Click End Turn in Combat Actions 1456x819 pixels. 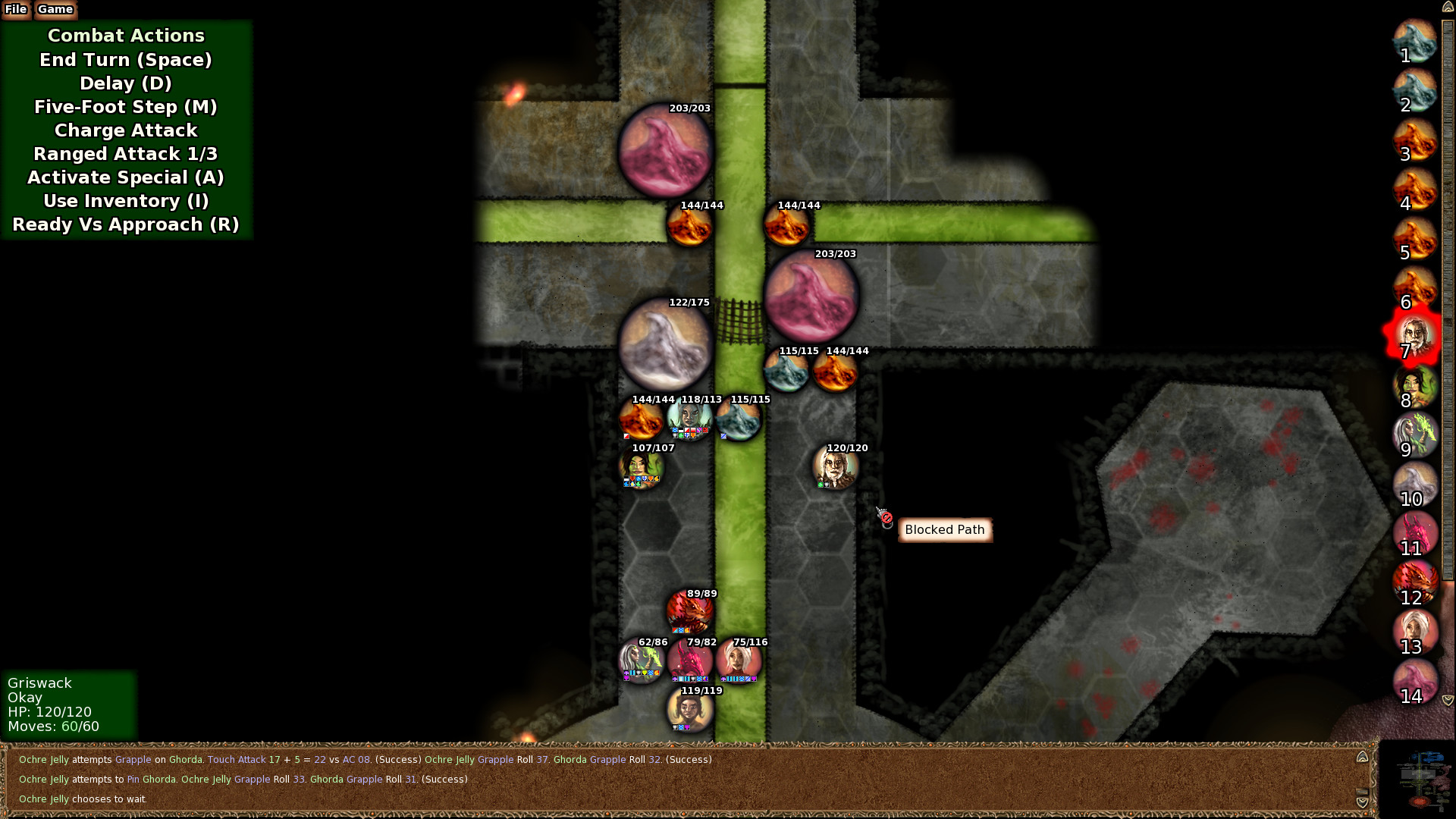[125, 60]
